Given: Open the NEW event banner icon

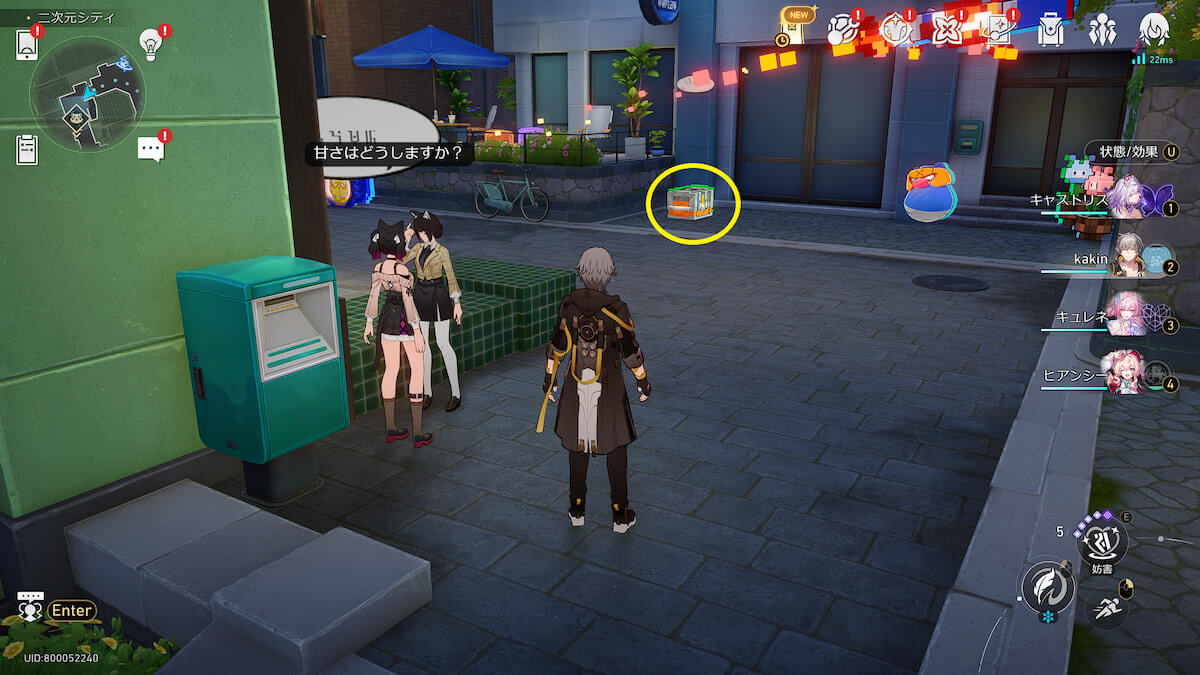Looking at the screenshot, I should pyautogui.click(x=796, y=28).
